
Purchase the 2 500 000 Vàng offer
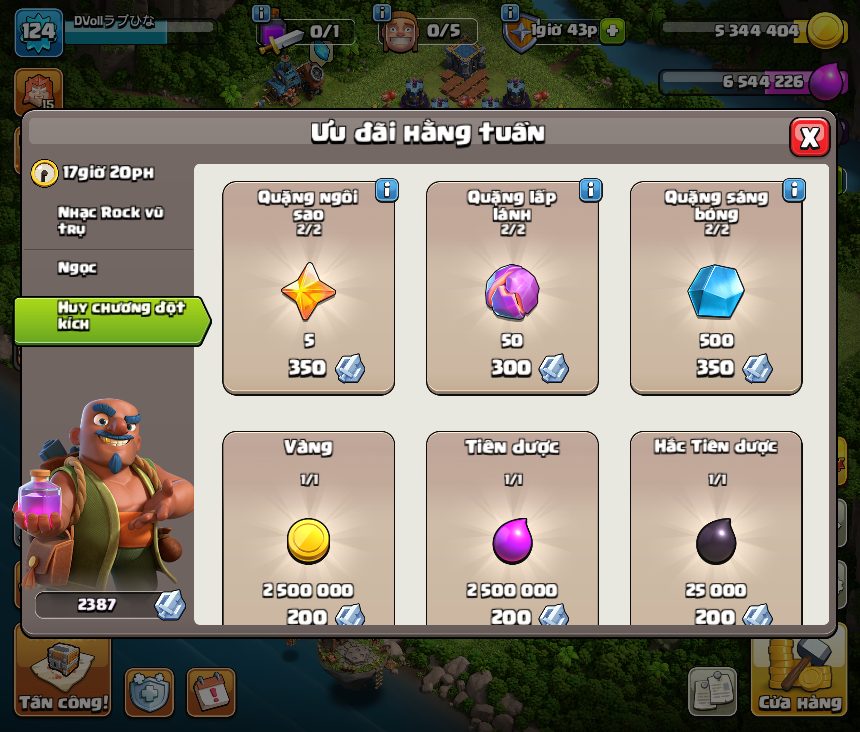coord(308,540)
